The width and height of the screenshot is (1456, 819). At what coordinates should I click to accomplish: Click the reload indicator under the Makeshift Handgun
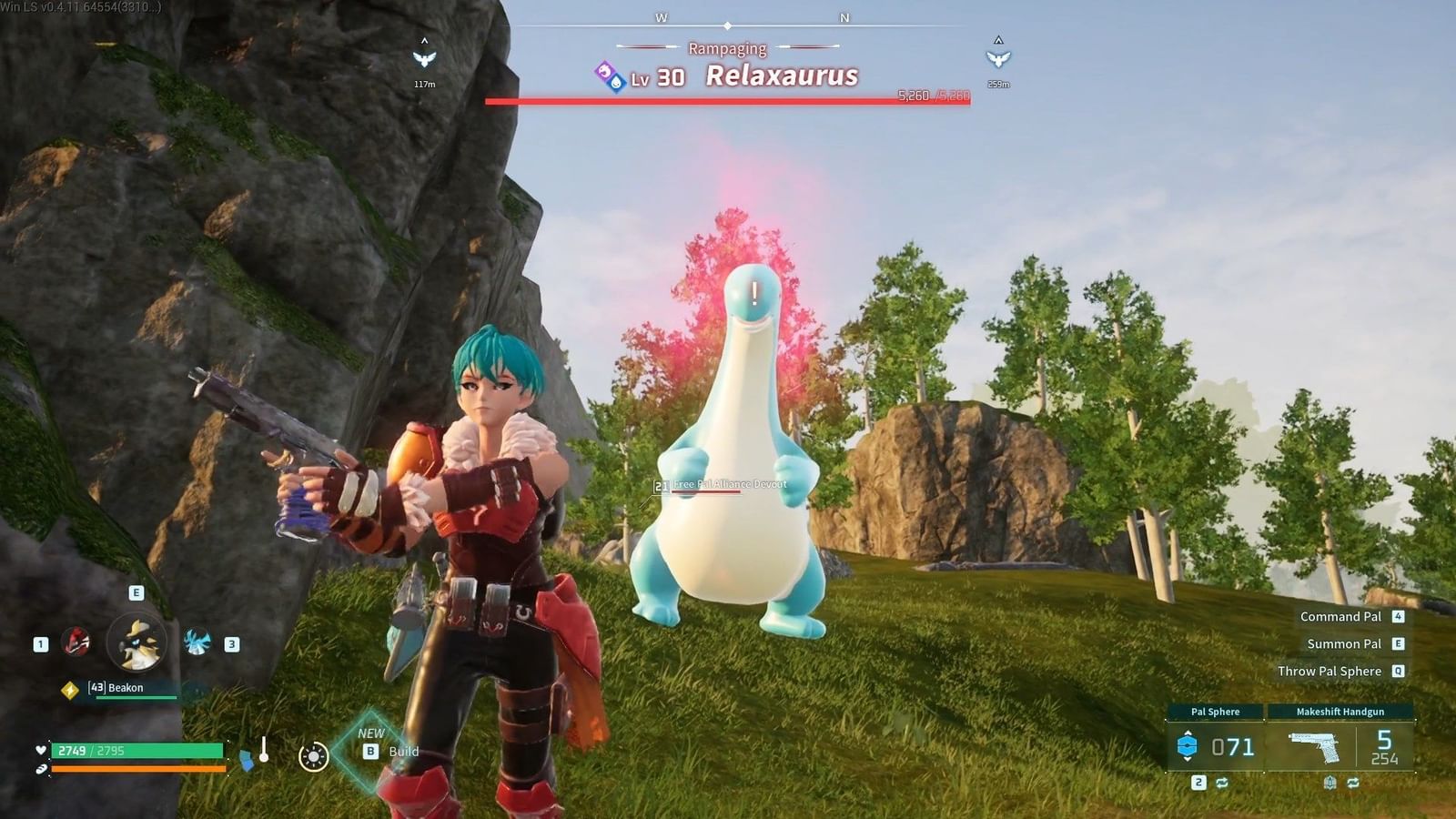click(x=1330, y=783)
